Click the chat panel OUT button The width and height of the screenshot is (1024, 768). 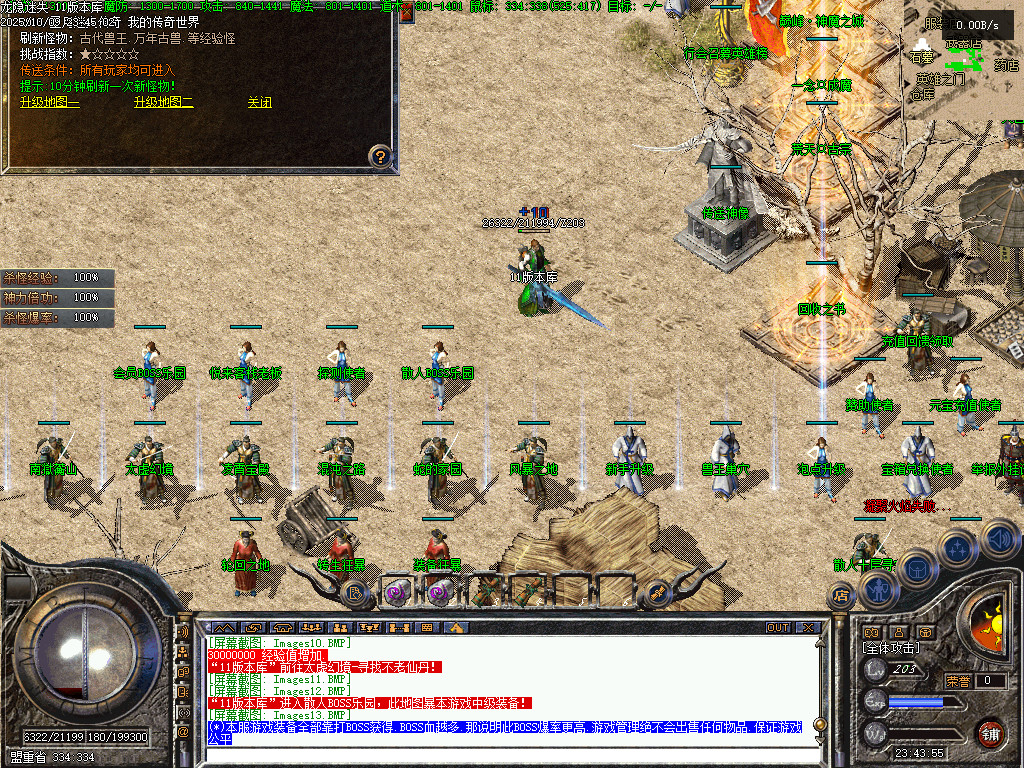[x=778, y=627]
